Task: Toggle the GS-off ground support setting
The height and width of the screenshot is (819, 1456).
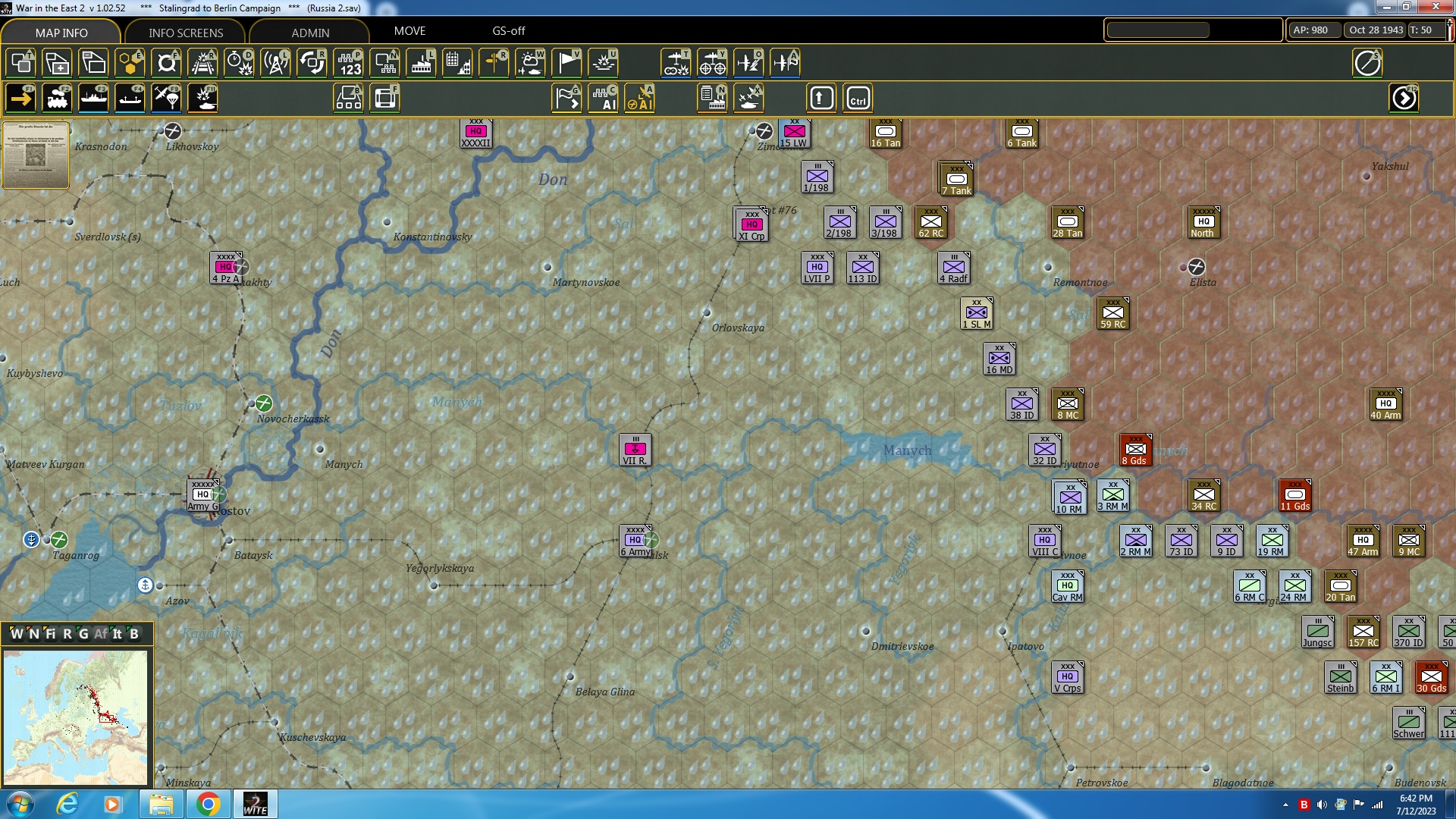Action: pos(507,31)
